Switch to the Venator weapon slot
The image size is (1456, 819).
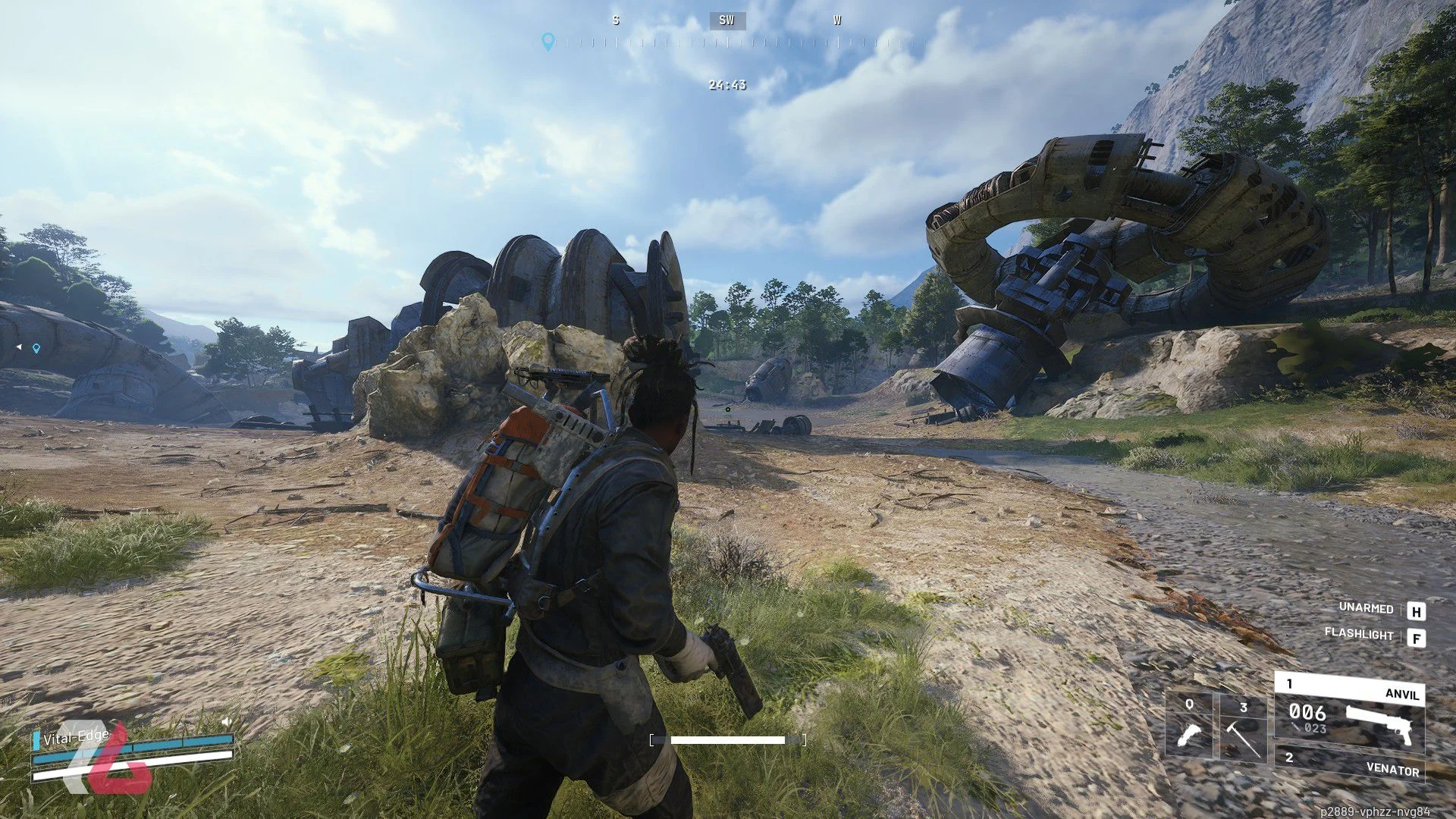[x=1349, y=764]
